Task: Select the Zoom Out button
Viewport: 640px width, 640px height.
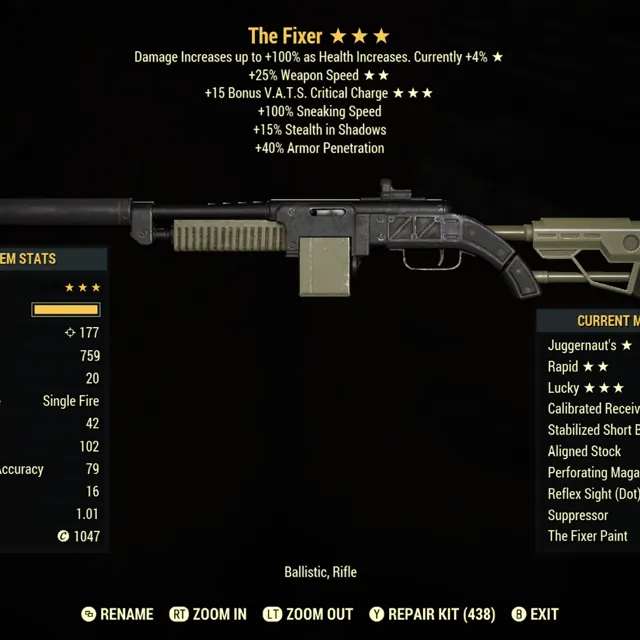Action: (x=307, y=614)
